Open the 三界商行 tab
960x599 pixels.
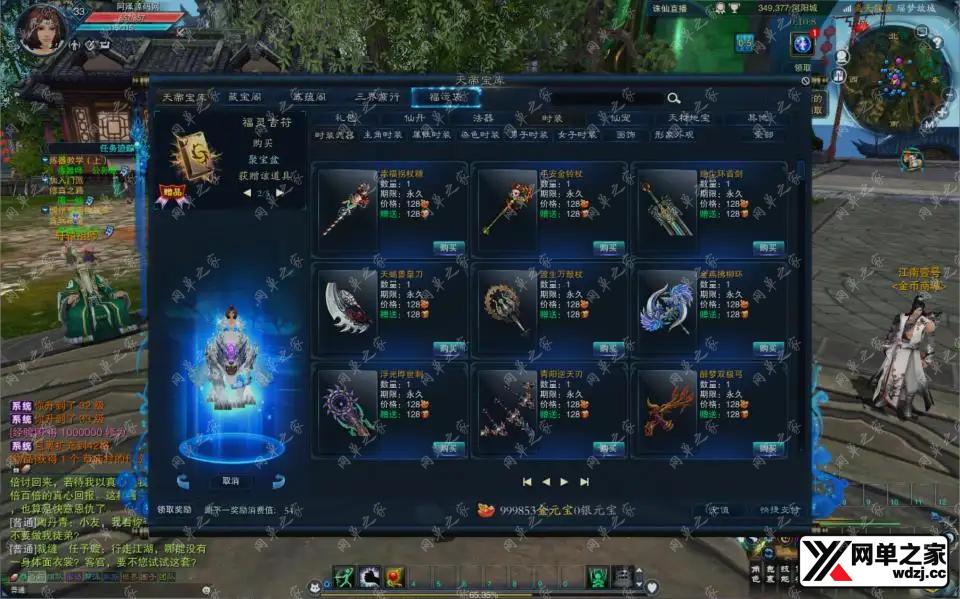point(378,98)
